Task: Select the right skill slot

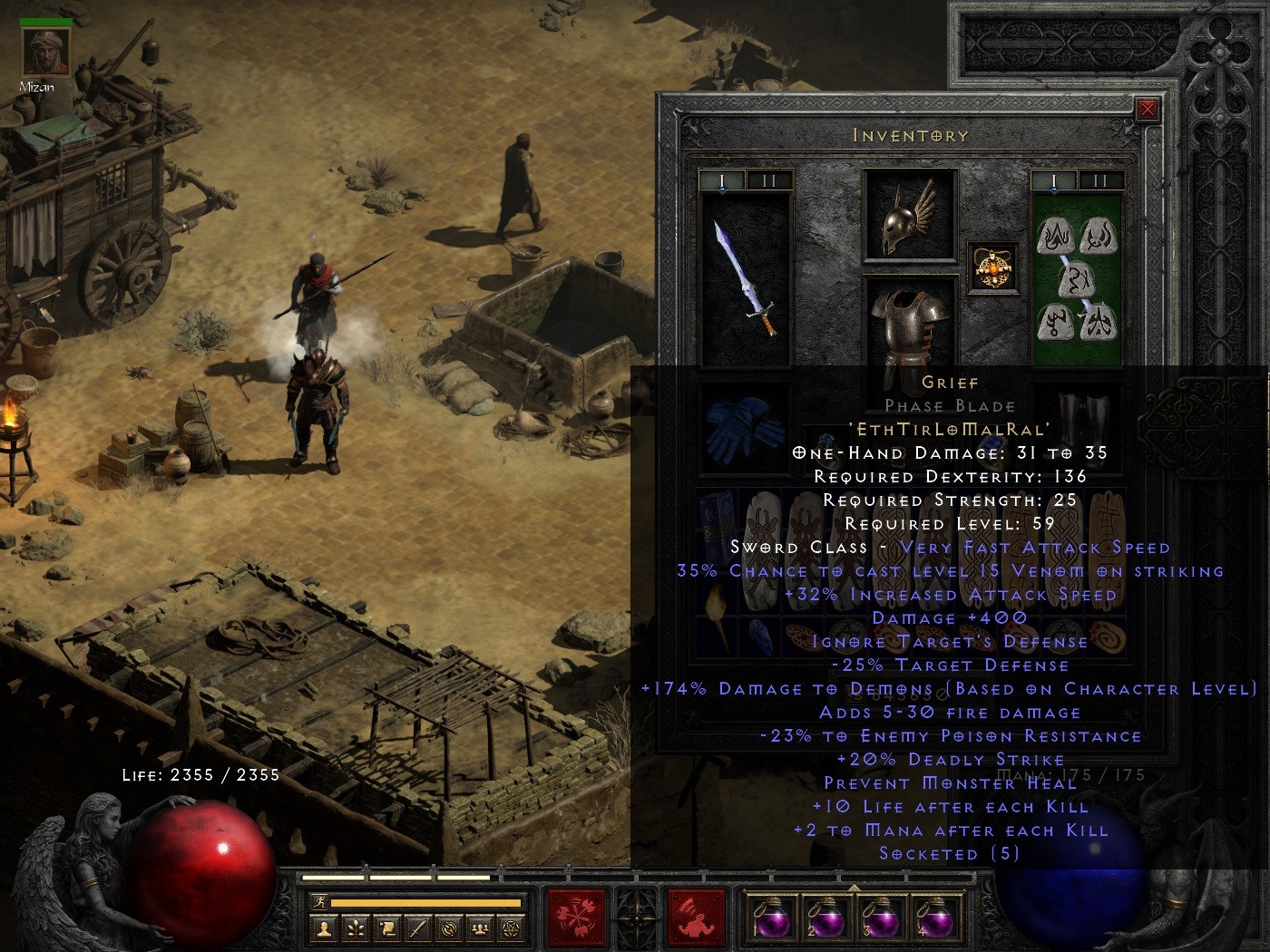Action: click(x=695, y=918)
